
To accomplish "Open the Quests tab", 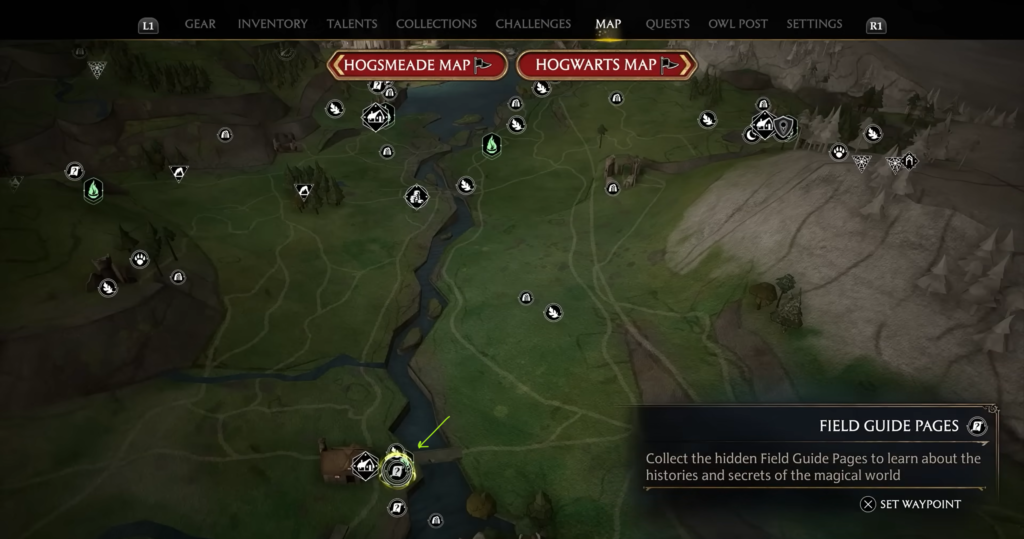I will point(667,24).
